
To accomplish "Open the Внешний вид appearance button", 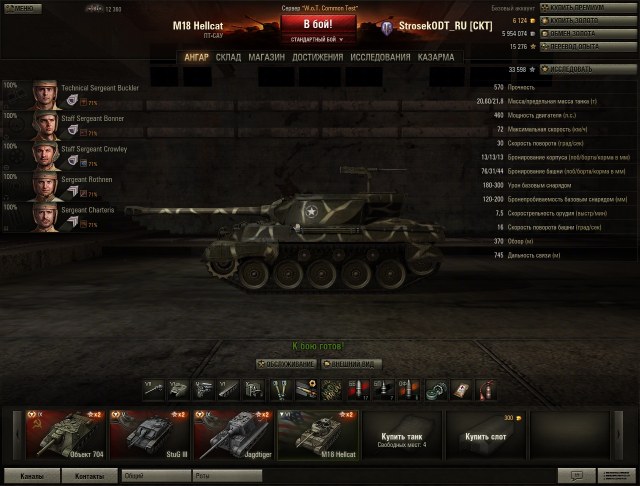I will 350,364.
